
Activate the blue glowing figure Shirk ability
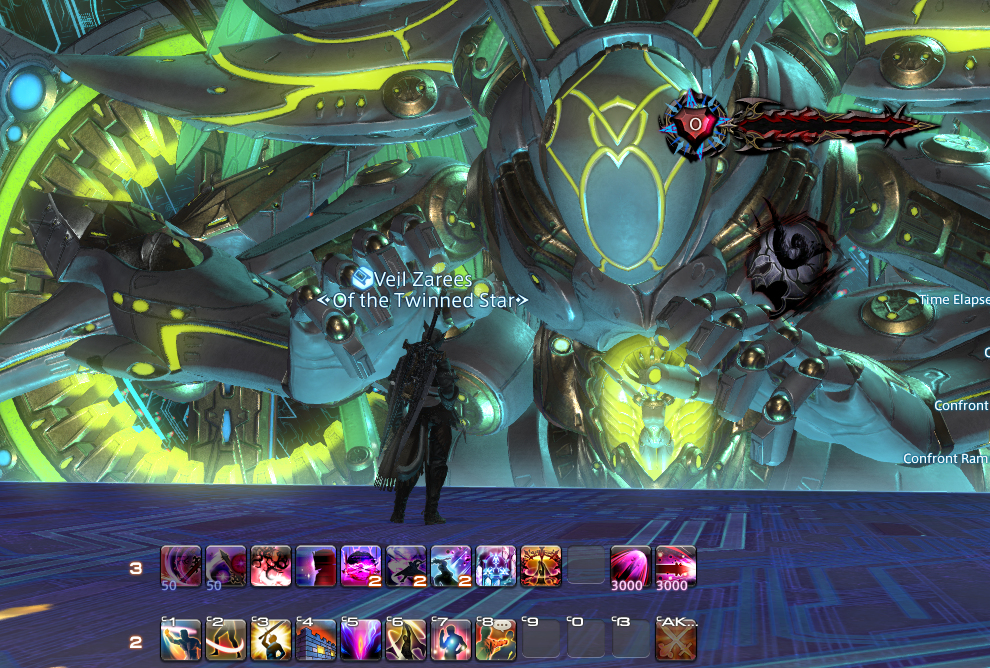[451, 640]
